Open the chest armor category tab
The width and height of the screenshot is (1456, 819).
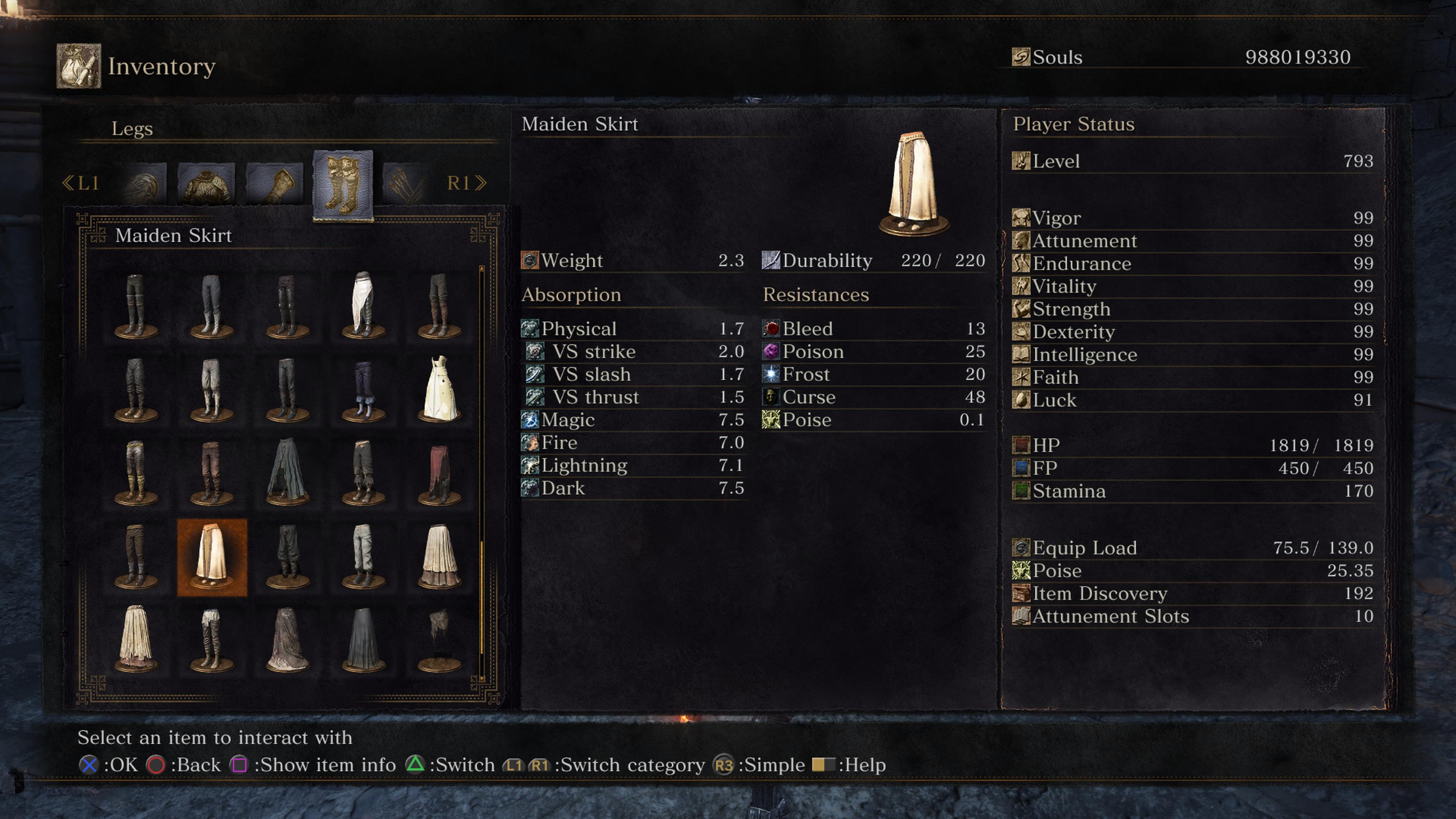click(x=206, y=184)
